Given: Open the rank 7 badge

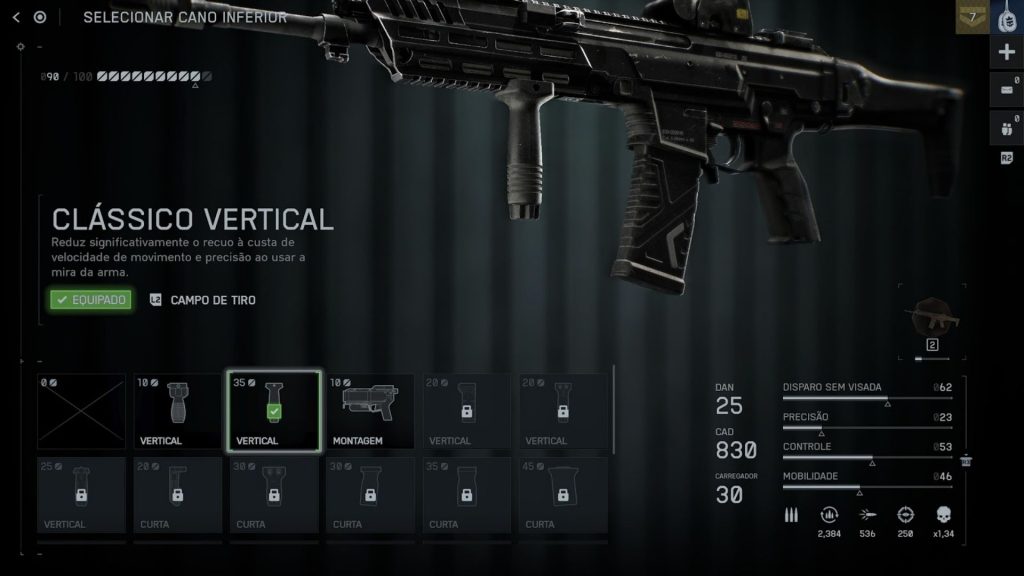Looking at the screenshot, I should pyautogui.click(x=971, y=17).
